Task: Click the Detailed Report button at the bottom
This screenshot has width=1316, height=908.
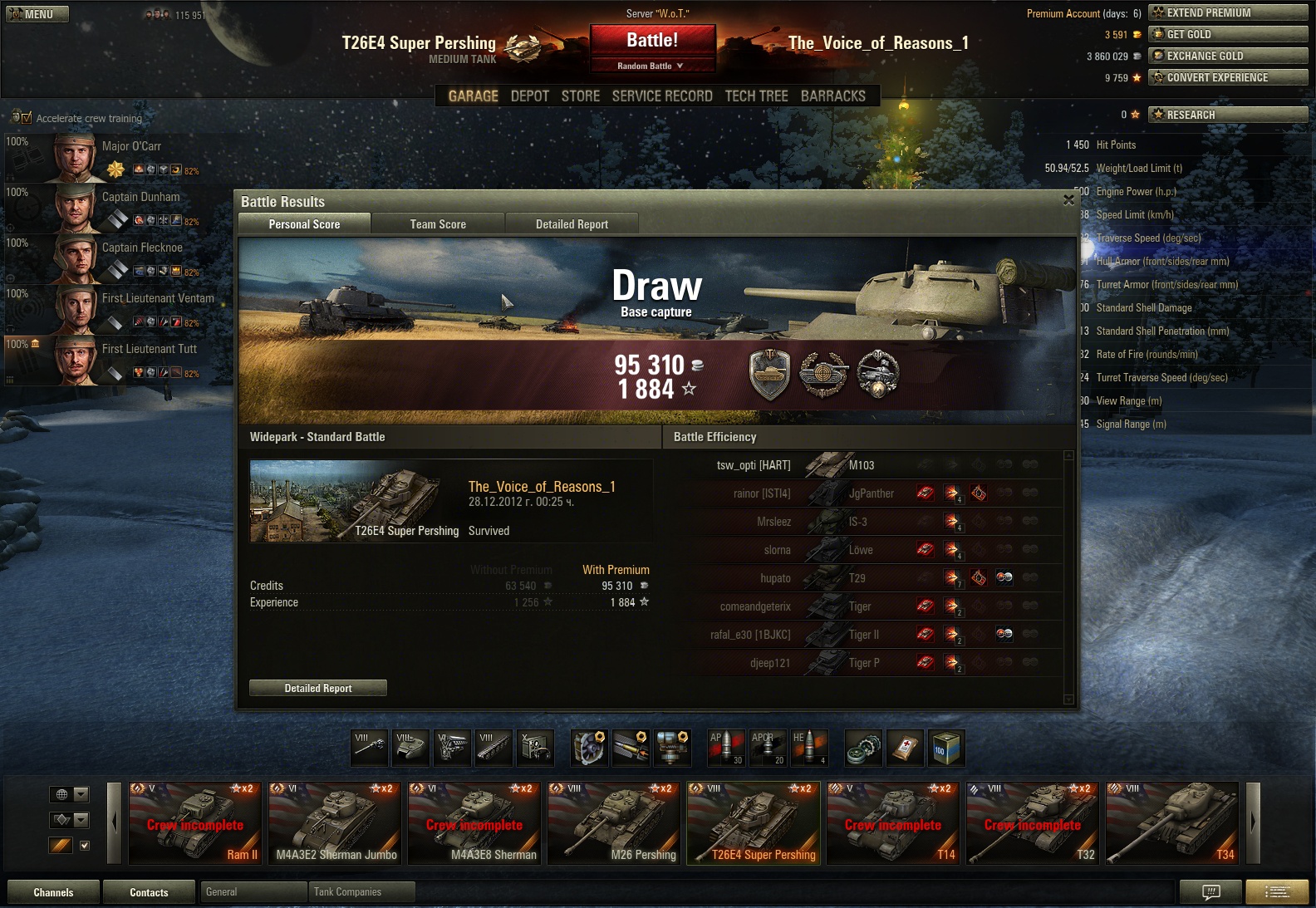Action: pyautogui.click(x=318, y=688)
